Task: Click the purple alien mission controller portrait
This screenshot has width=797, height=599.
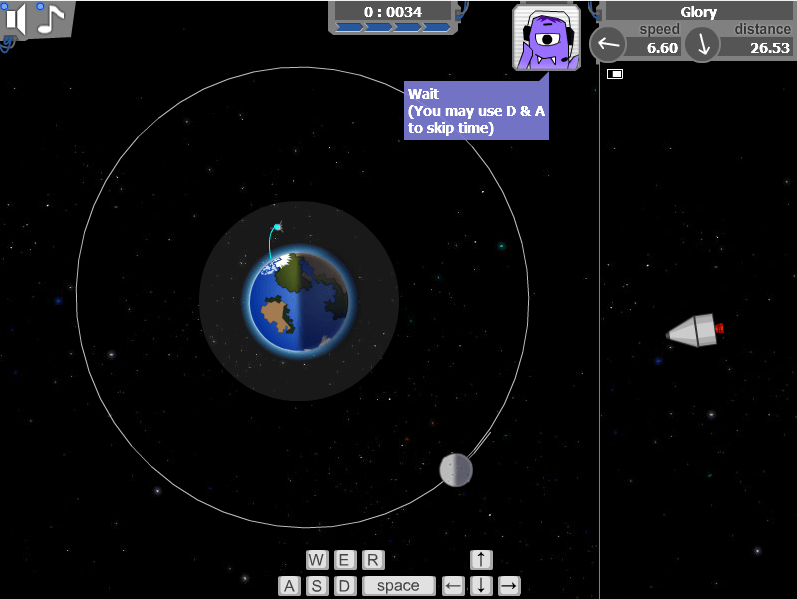Action: pyautogui.click(x=546, y=38)
